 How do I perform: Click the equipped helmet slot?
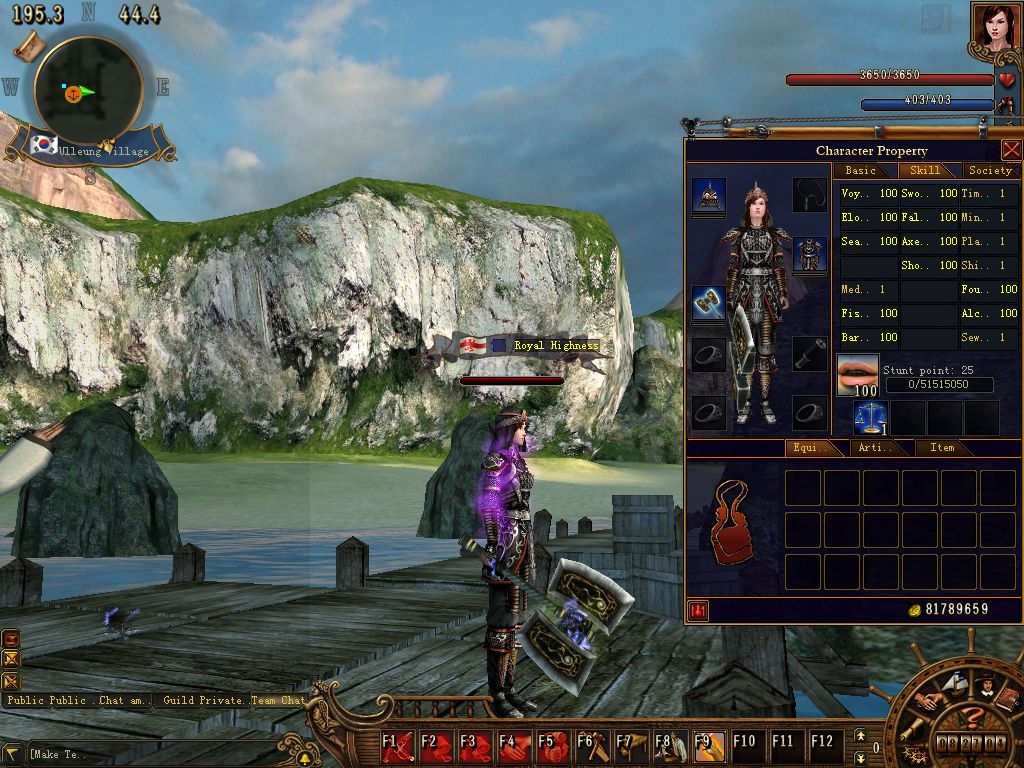[x=709, y=196]
